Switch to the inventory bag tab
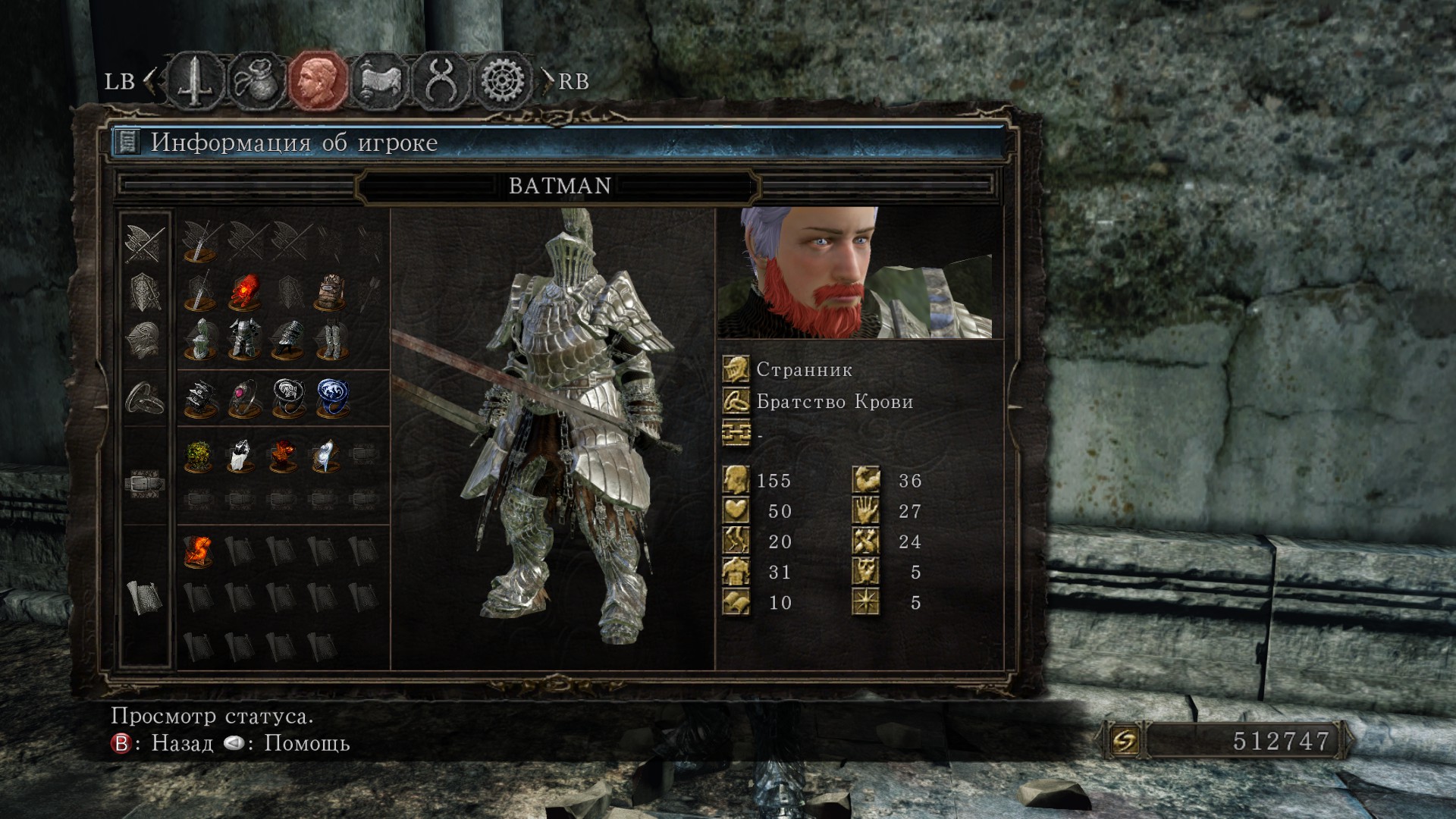The height and width of the screenshot is (819, 1456). [x=256, y=80]
